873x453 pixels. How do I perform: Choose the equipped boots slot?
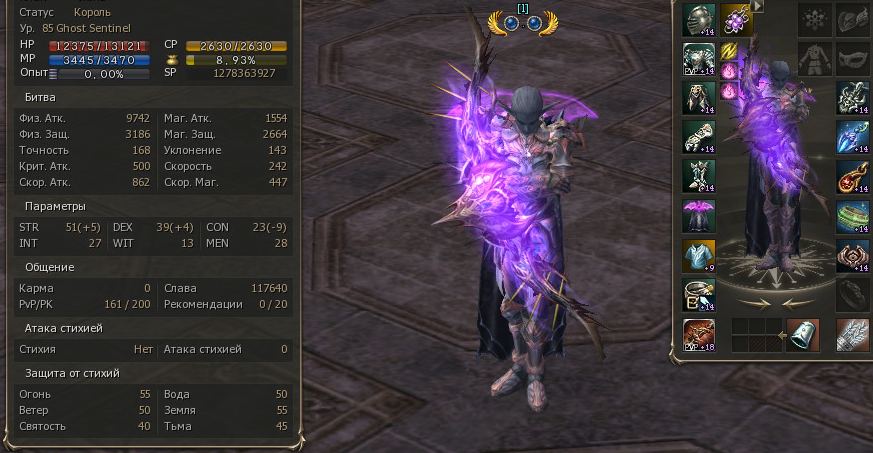(699, 176)
